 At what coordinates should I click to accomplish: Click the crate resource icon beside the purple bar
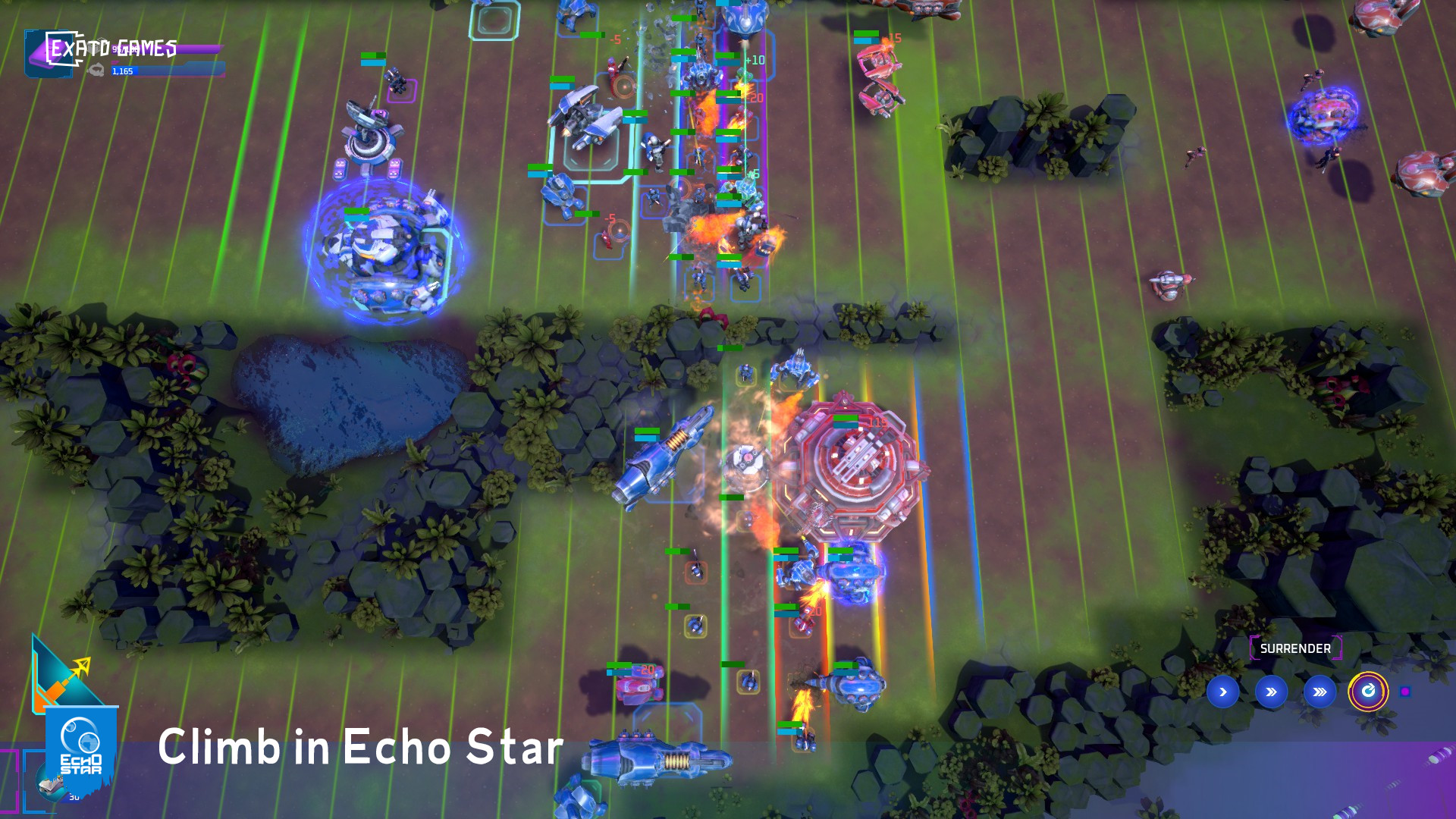(x=96, y=47)
